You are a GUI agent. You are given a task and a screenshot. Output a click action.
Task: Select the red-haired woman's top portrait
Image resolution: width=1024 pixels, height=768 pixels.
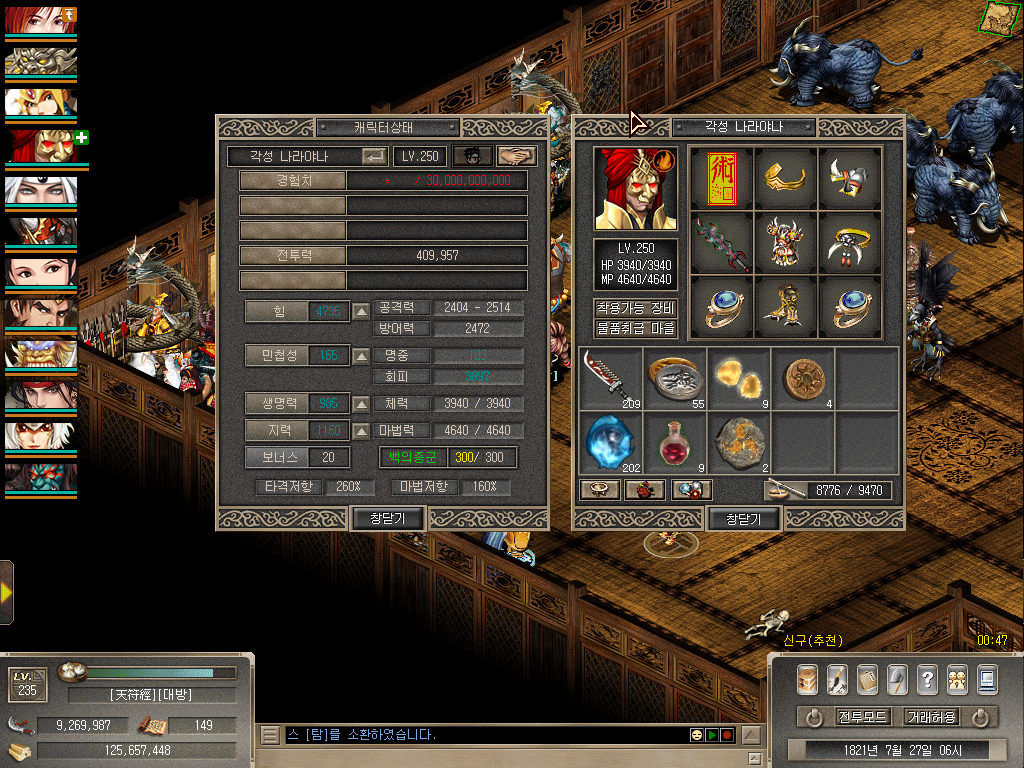click(x=40, y=20)
